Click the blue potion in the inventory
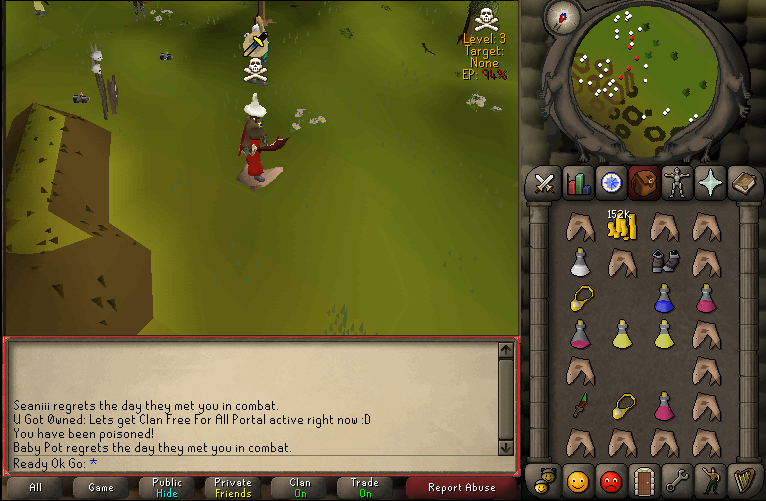This screenshot has height=501, width=766. click(663, 297)
